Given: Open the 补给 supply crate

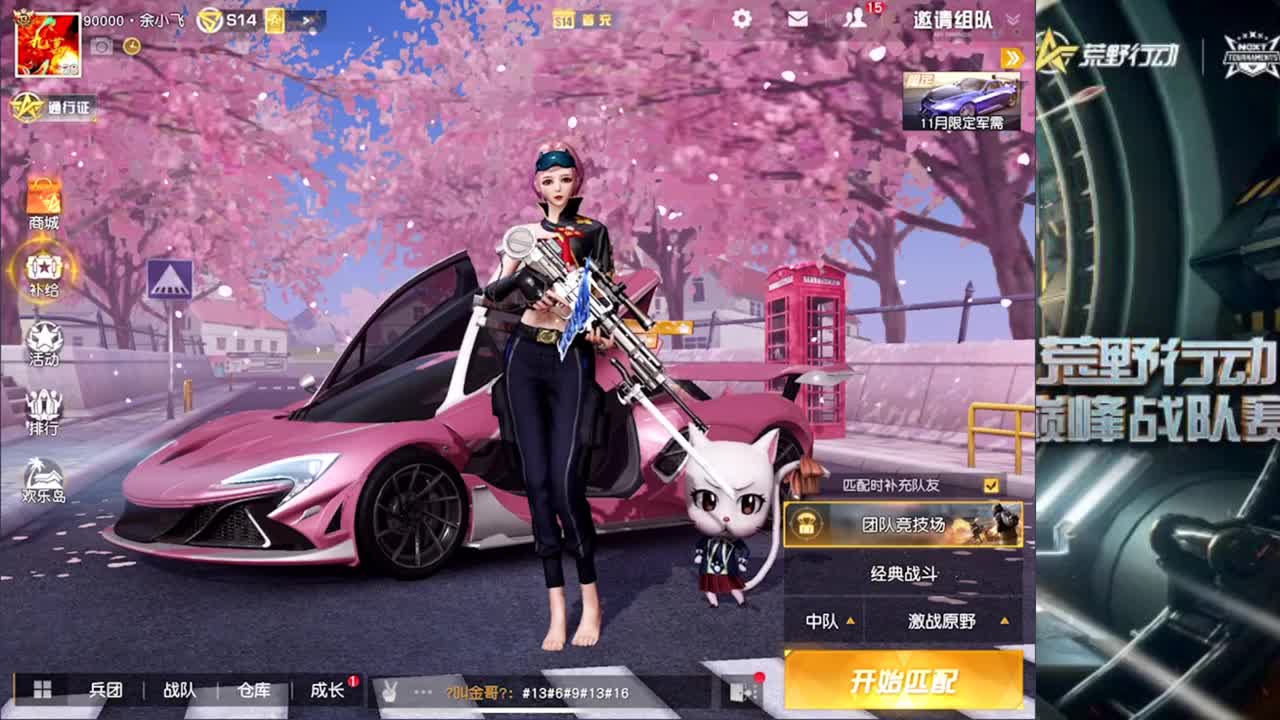Looking at the screenshot, I should click(x=41, y=275).
